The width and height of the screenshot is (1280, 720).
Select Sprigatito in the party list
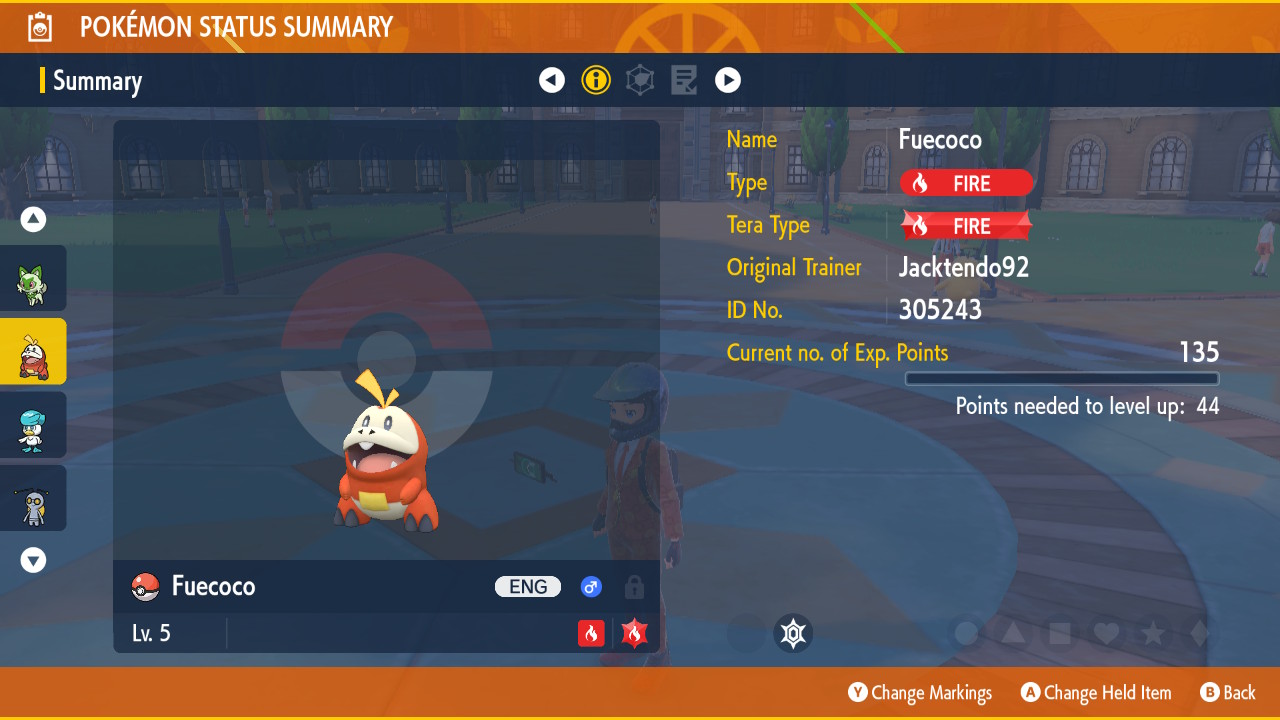[x=33, y=279]
